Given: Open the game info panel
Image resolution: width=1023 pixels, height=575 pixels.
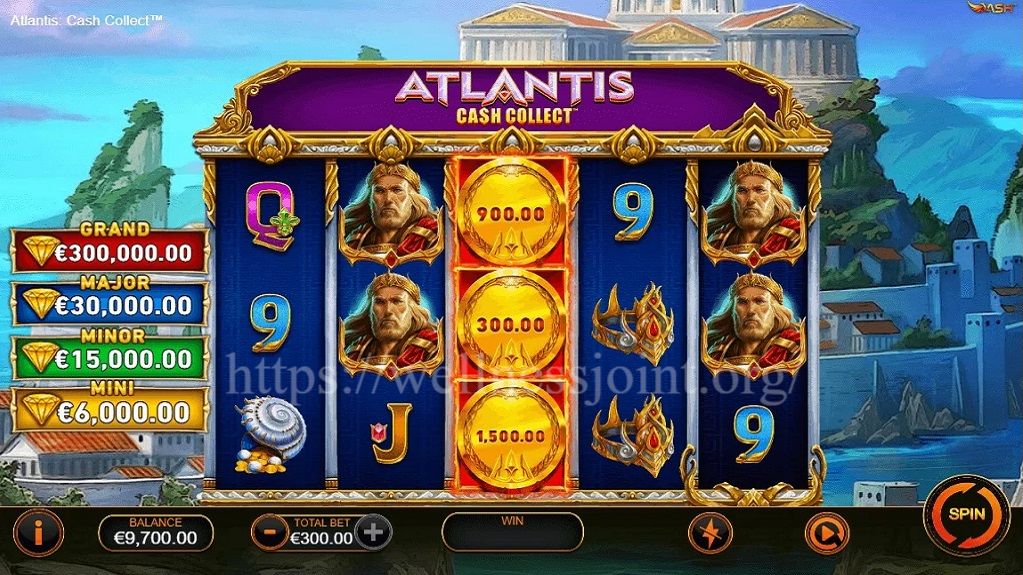Looking at the screenshot, I should click(39, 532).
